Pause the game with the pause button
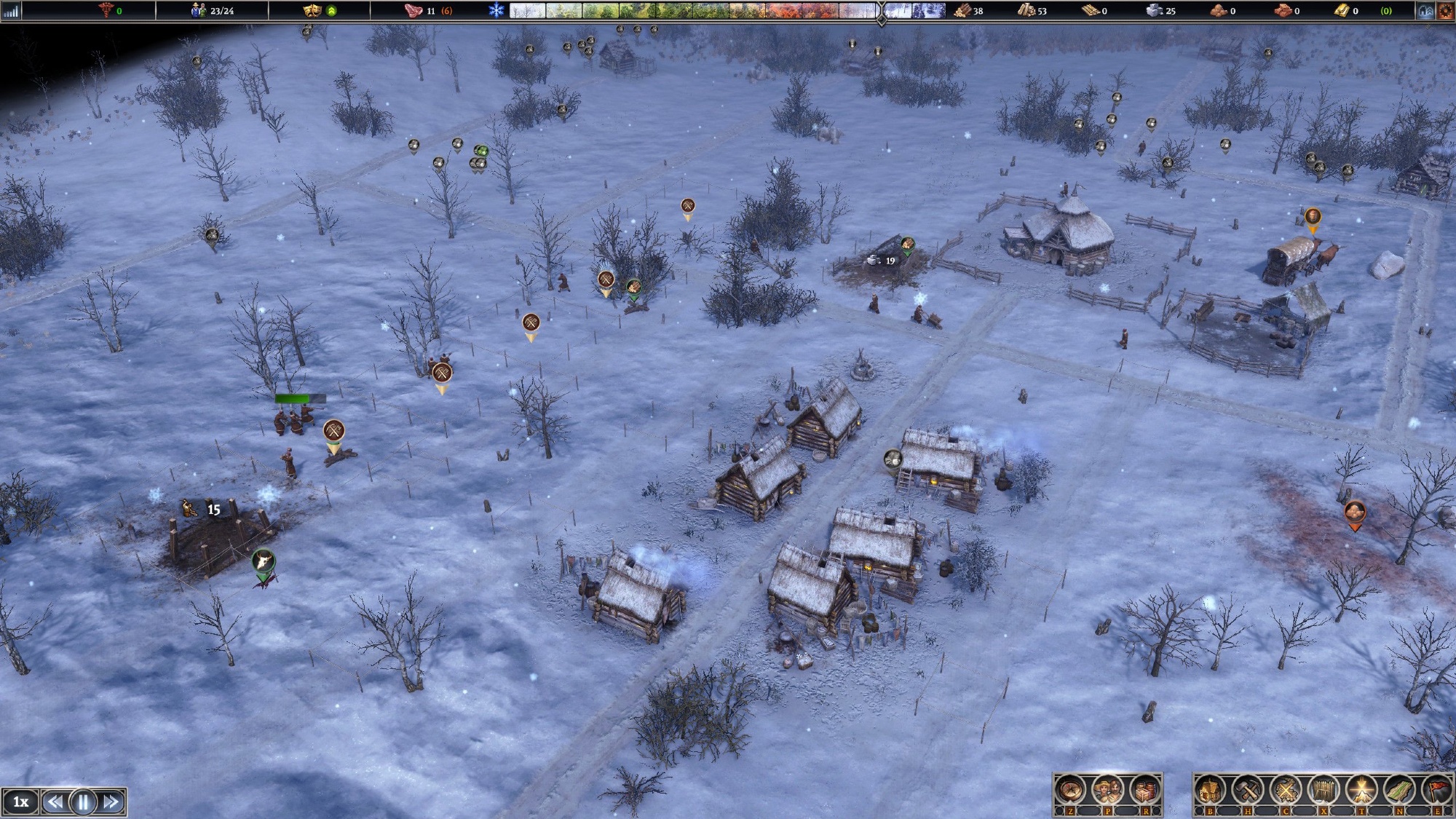This screenshot has width=1456, height=819. 83,802
